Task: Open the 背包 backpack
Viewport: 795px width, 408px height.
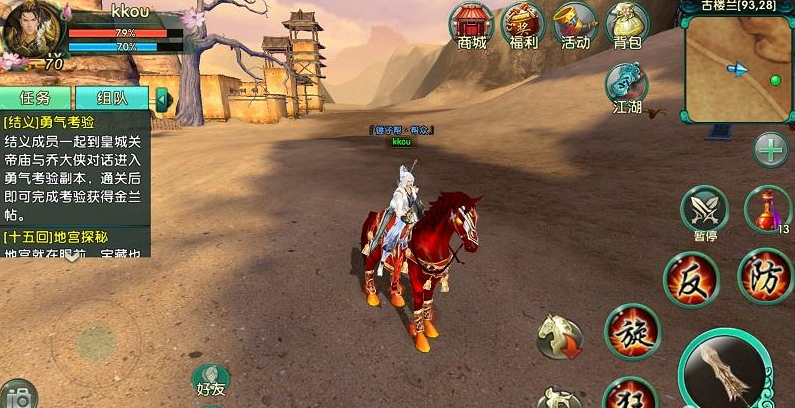Action: click(x=627, y=24)
